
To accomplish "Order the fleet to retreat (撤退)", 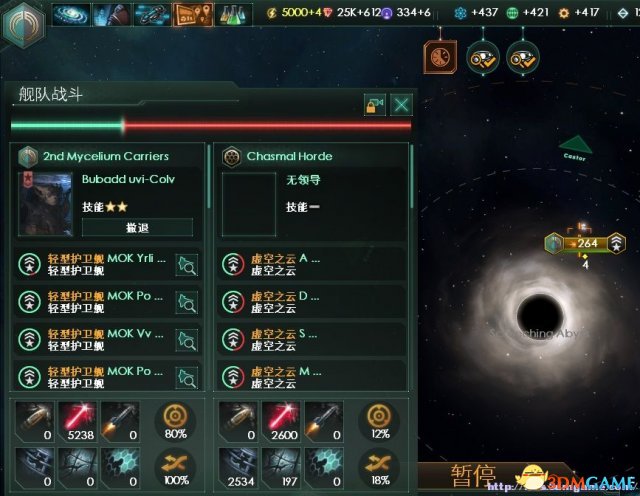I will [x=137, y=227].
